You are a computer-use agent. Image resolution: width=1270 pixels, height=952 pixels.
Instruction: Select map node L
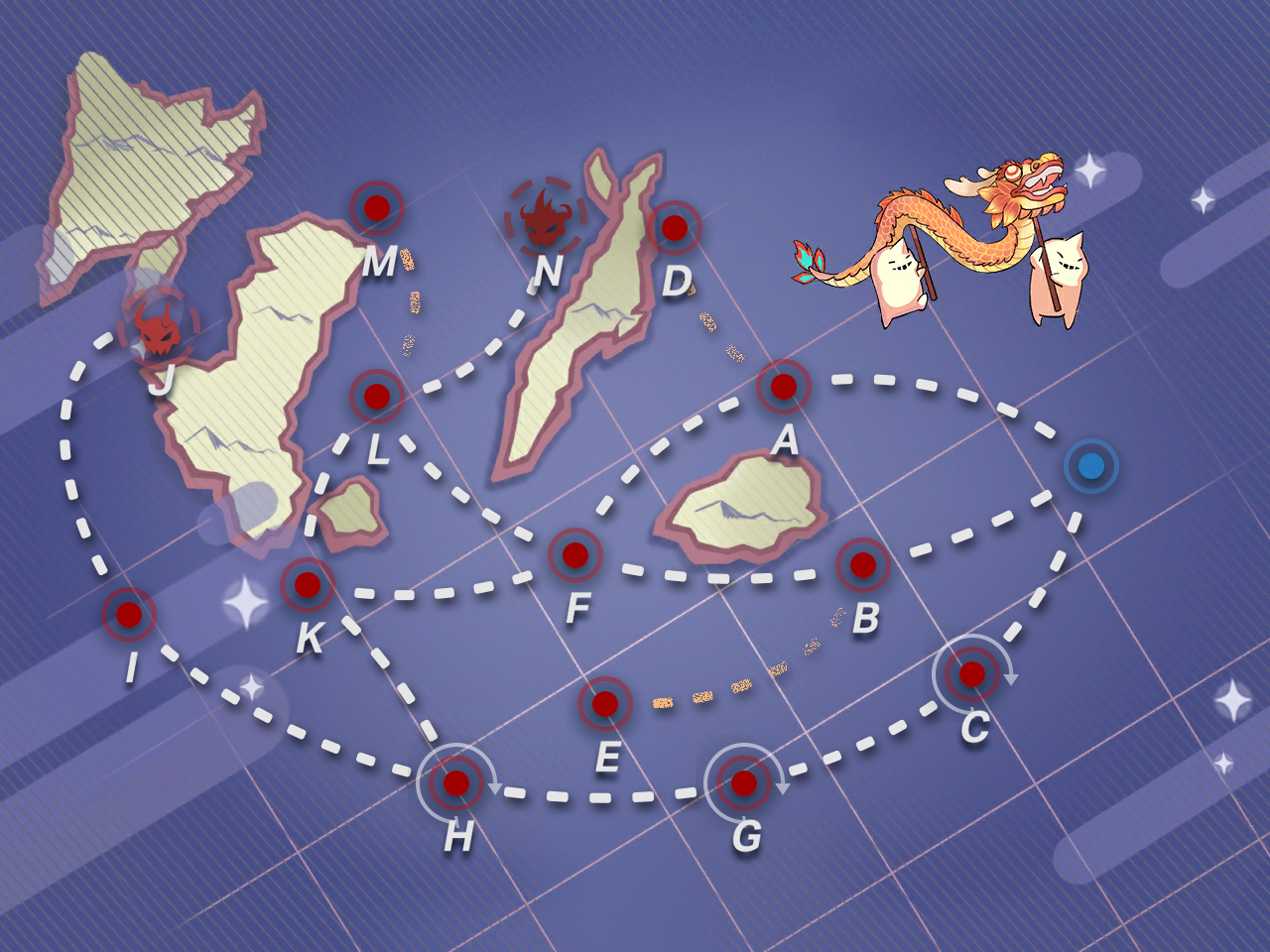click(x=377, y=397)
